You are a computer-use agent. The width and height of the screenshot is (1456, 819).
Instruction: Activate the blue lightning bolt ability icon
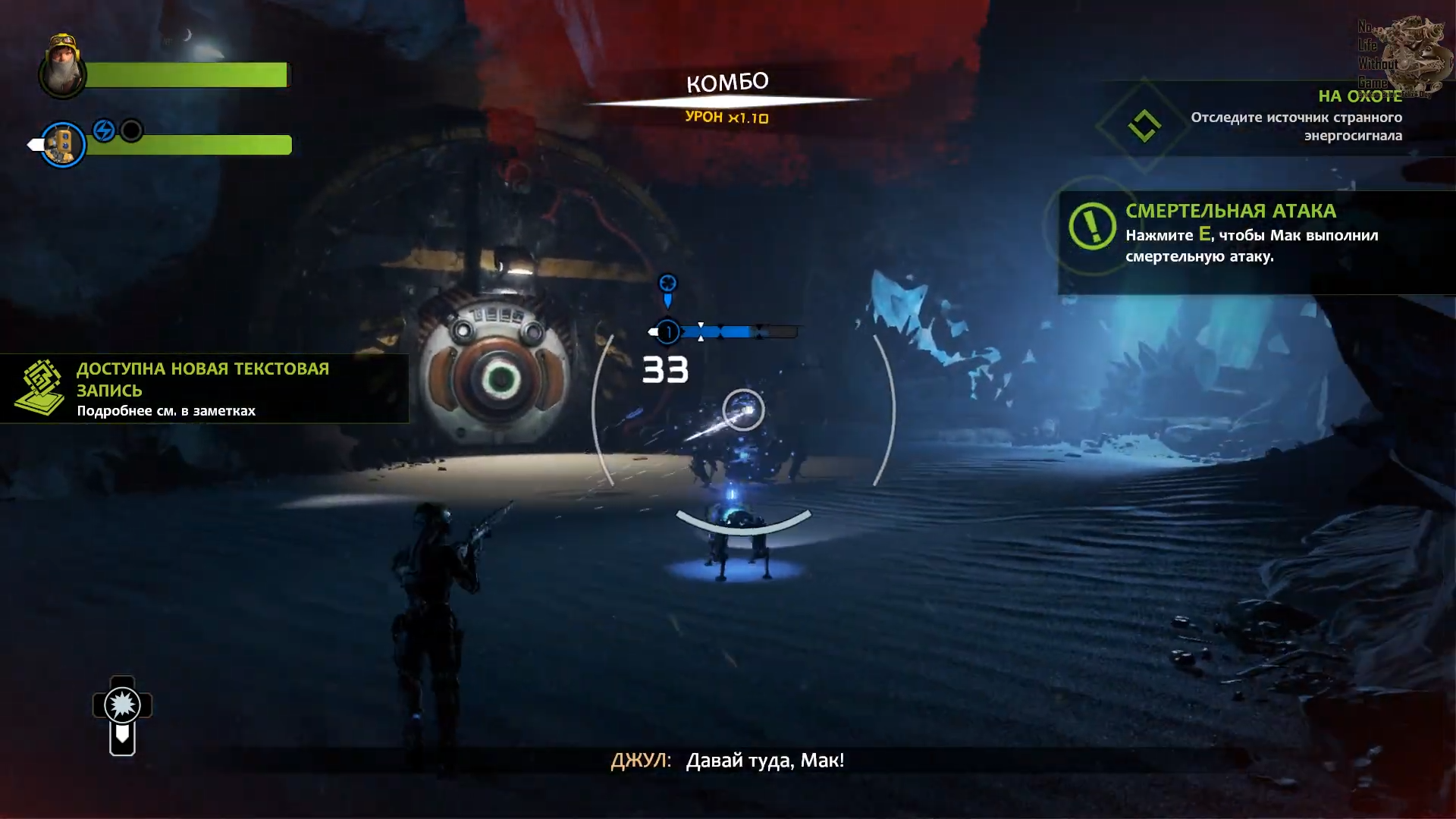[x=104, y=130]
